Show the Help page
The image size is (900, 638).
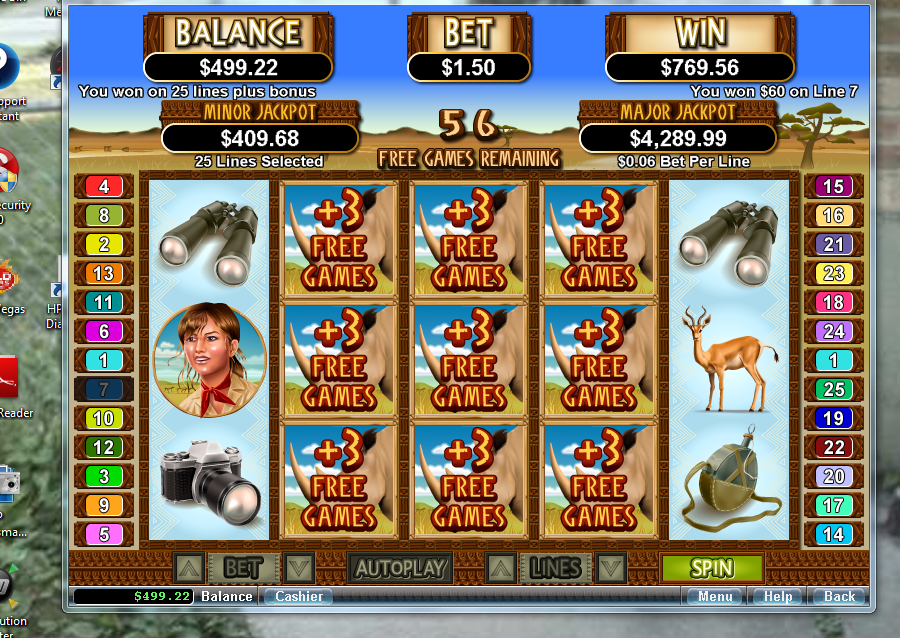778,596
